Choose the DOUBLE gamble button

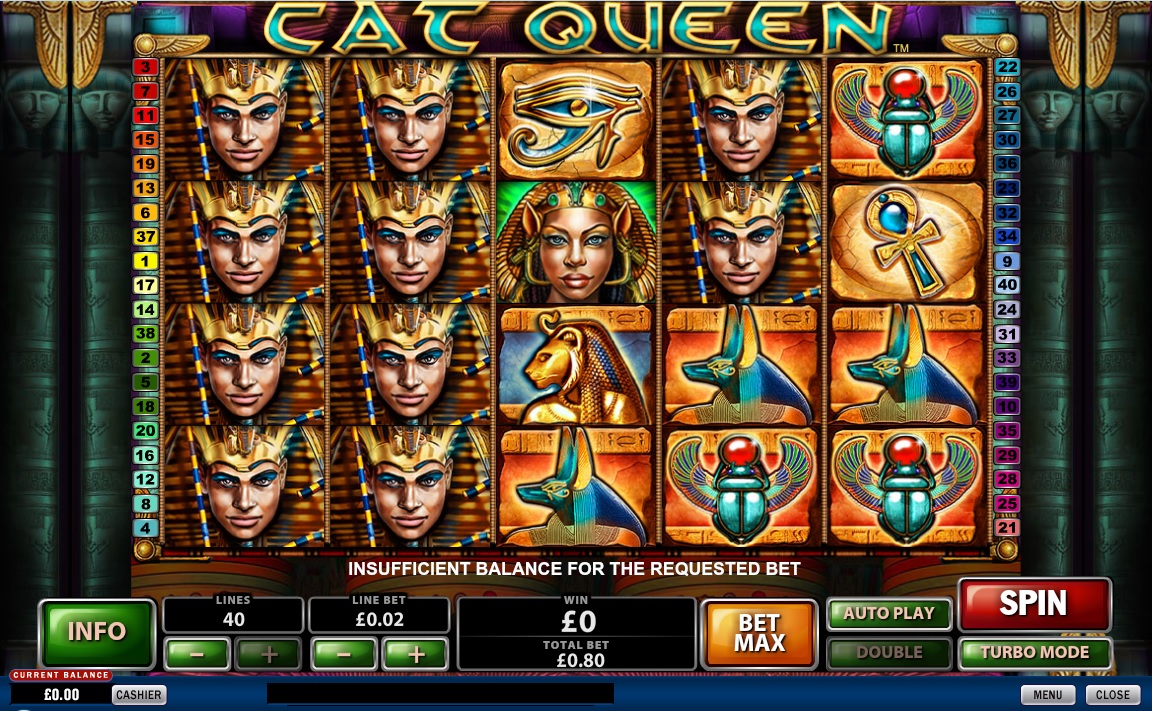click(x=889, y=652)
